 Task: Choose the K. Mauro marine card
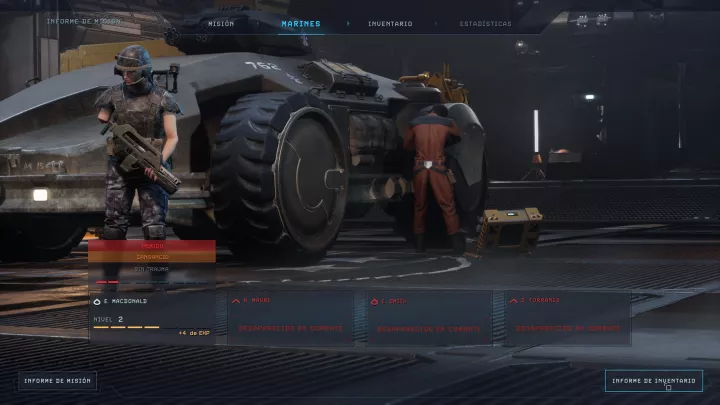pyautogui.click(x=290, y=317)
